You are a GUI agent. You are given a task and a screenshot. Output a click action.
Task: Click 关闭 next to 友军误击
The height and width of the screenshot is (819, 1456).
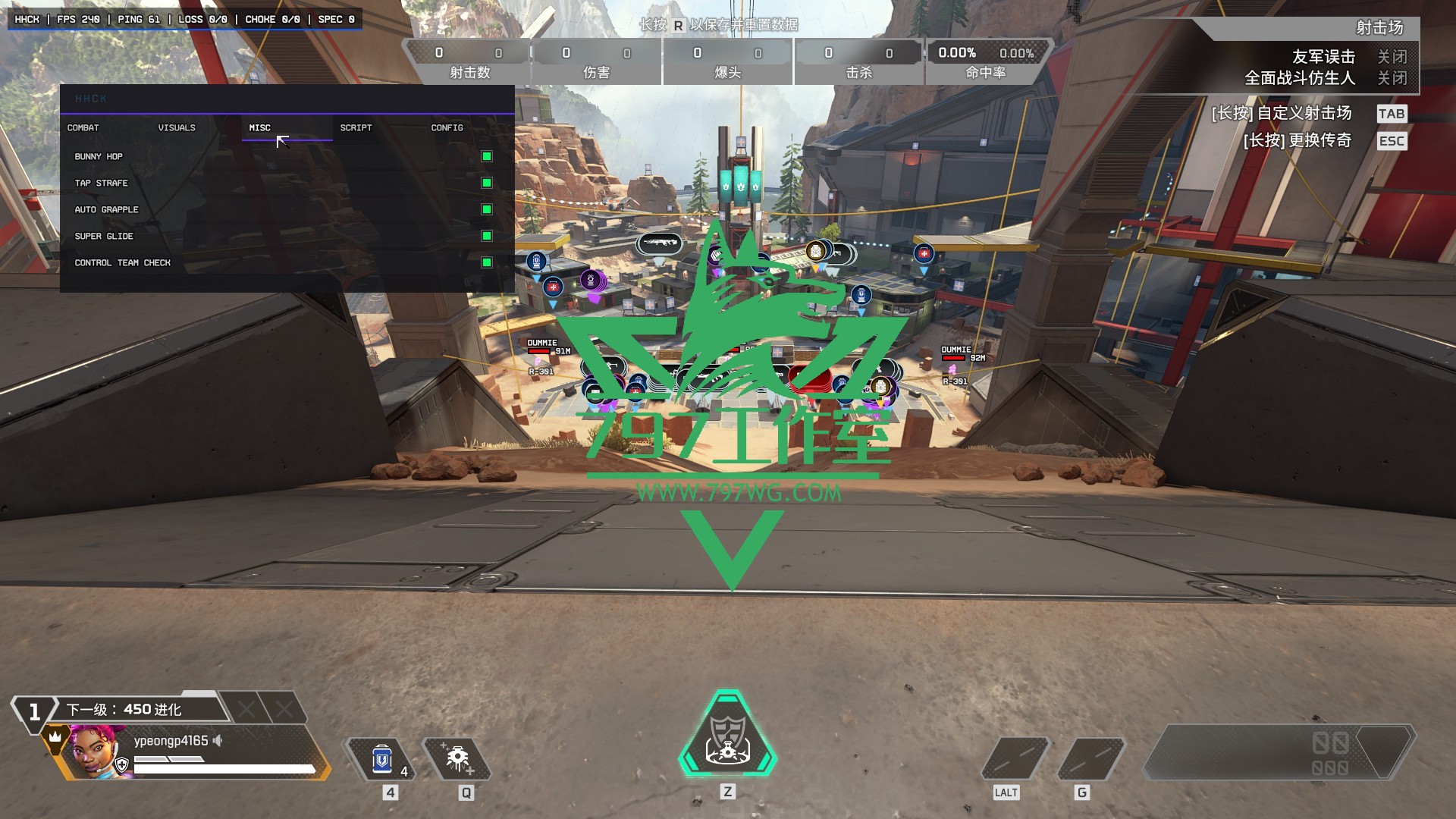point(1394,55)
